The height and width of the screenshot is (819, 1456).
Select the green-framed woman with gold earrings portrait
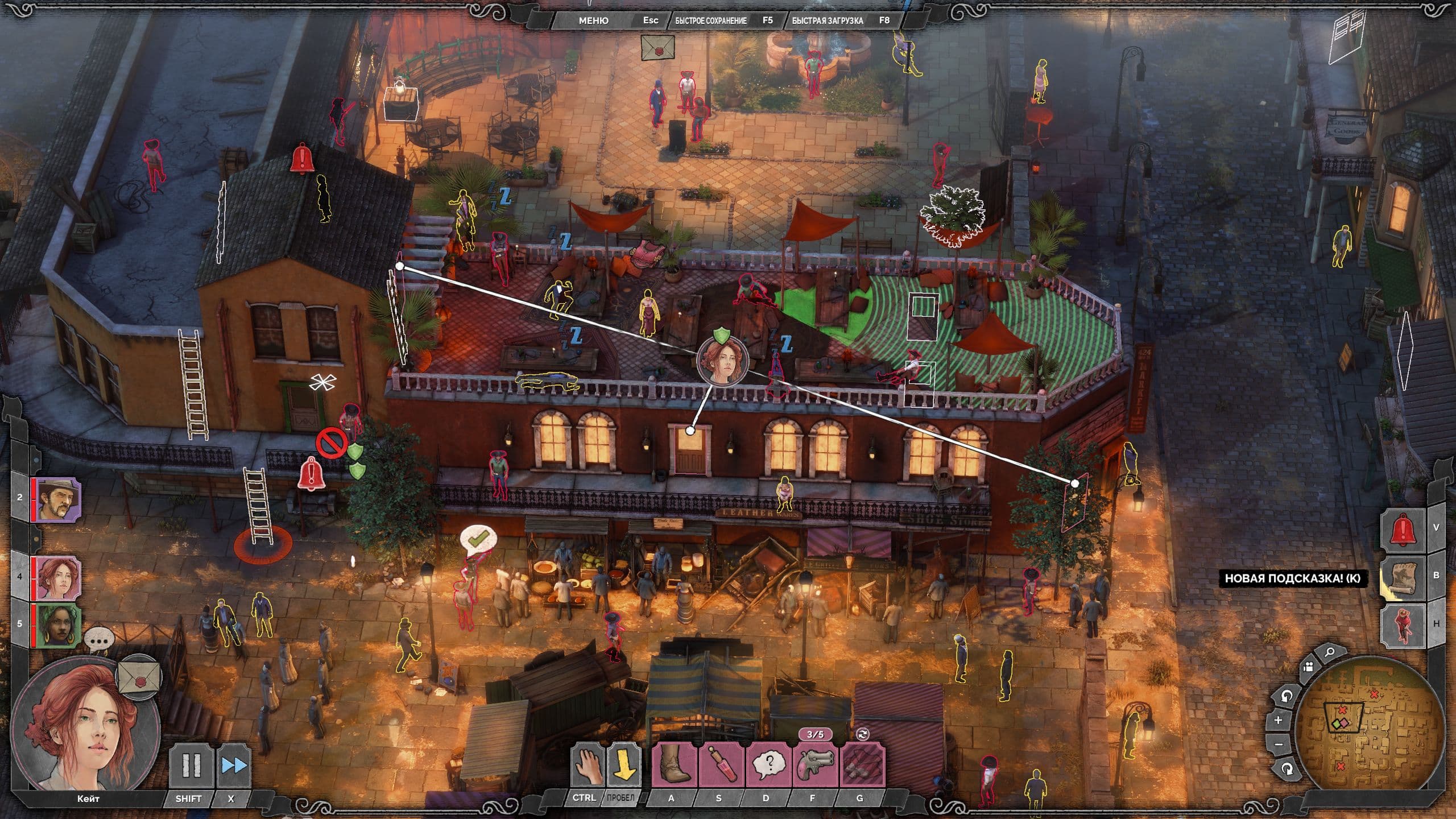(x=59, y=625)
